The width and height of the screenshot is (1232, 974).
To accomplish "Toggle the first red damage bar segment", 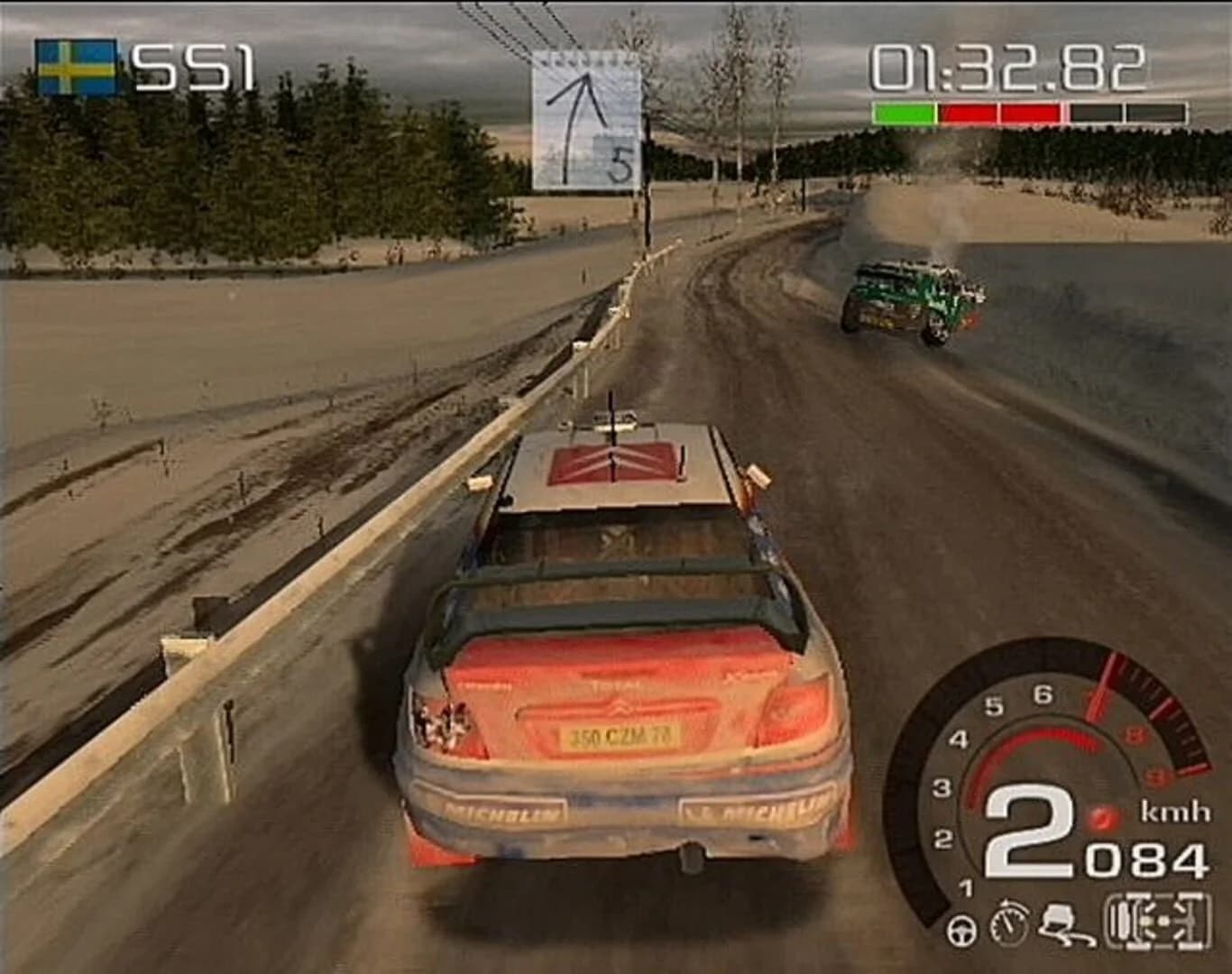I will 967,111.
